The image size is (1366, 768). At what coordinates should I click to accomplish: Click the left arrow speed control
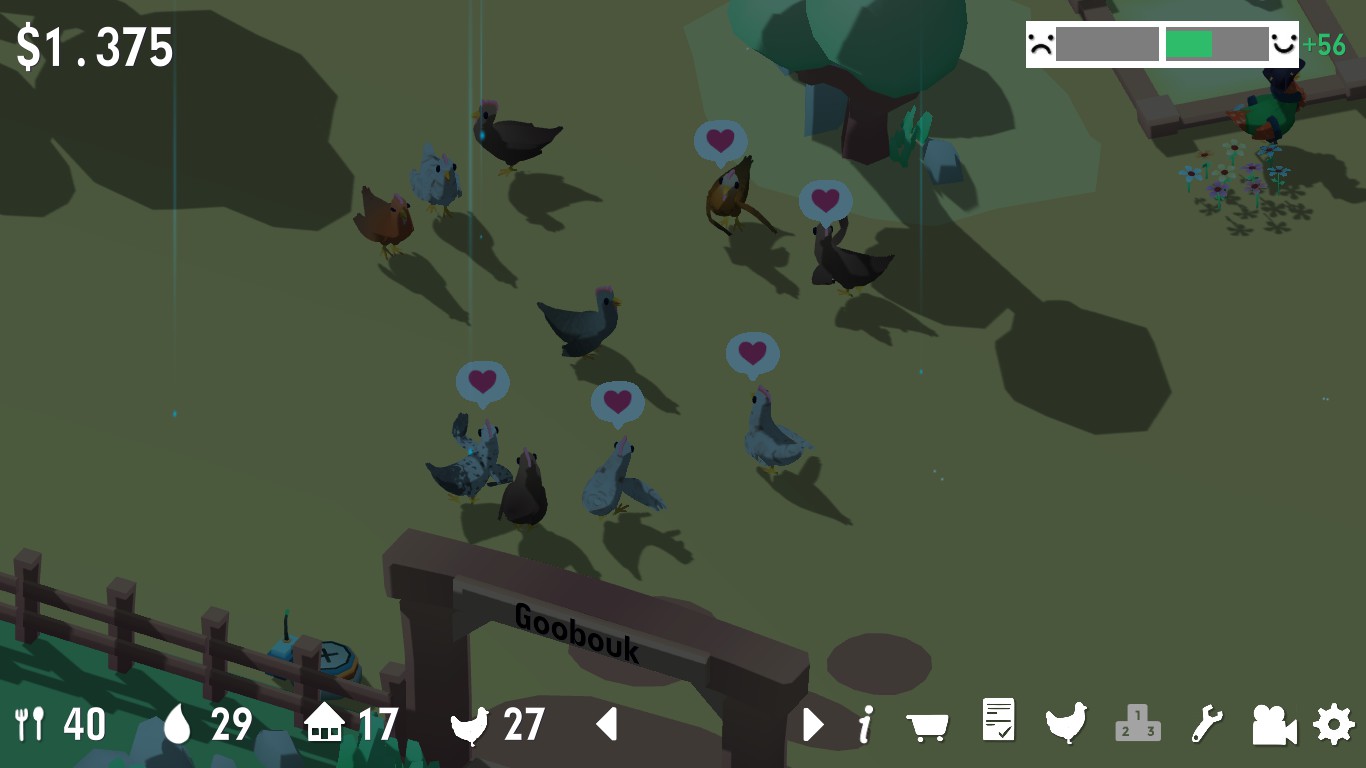click(607, 723)
